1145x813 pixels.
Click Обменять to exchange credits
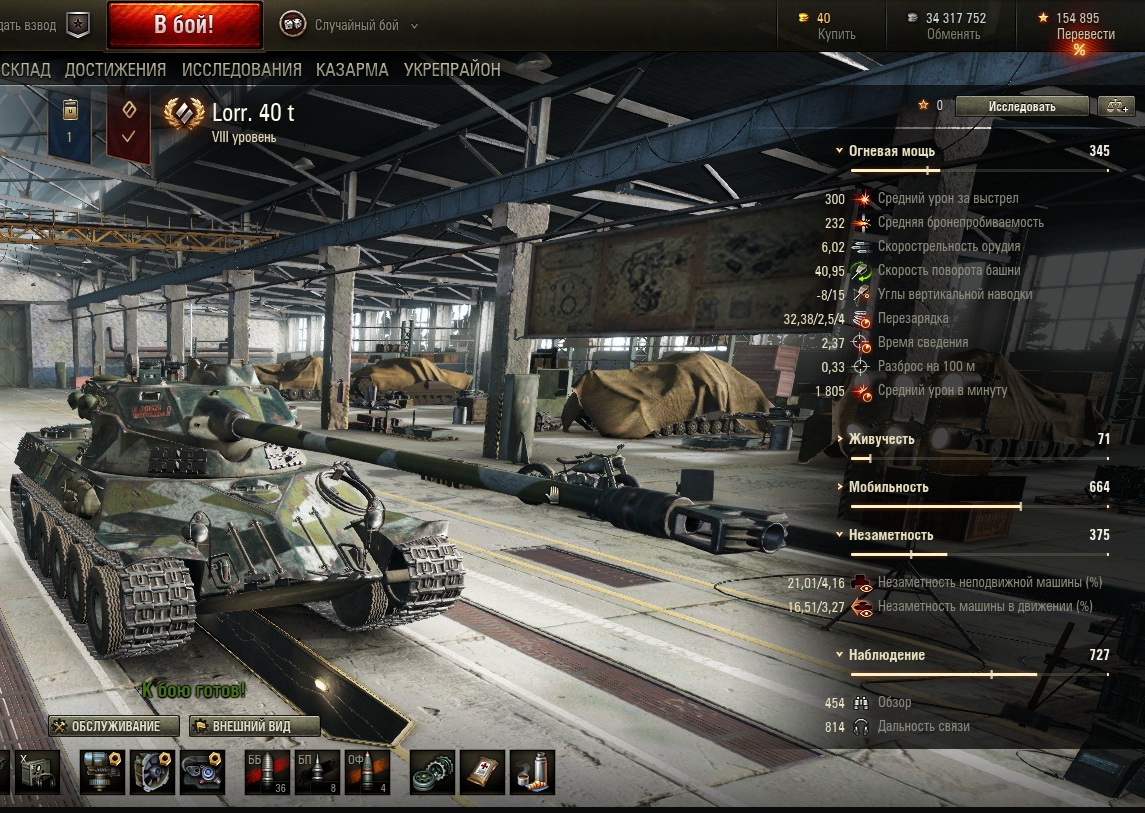click(952, 34)
